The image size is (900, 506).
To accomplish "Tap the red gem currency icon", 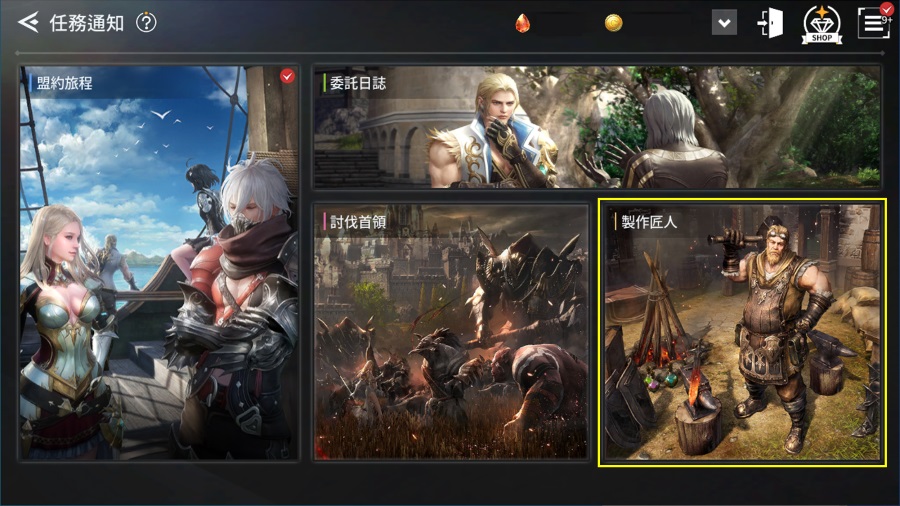I will (x=522, y=23).
